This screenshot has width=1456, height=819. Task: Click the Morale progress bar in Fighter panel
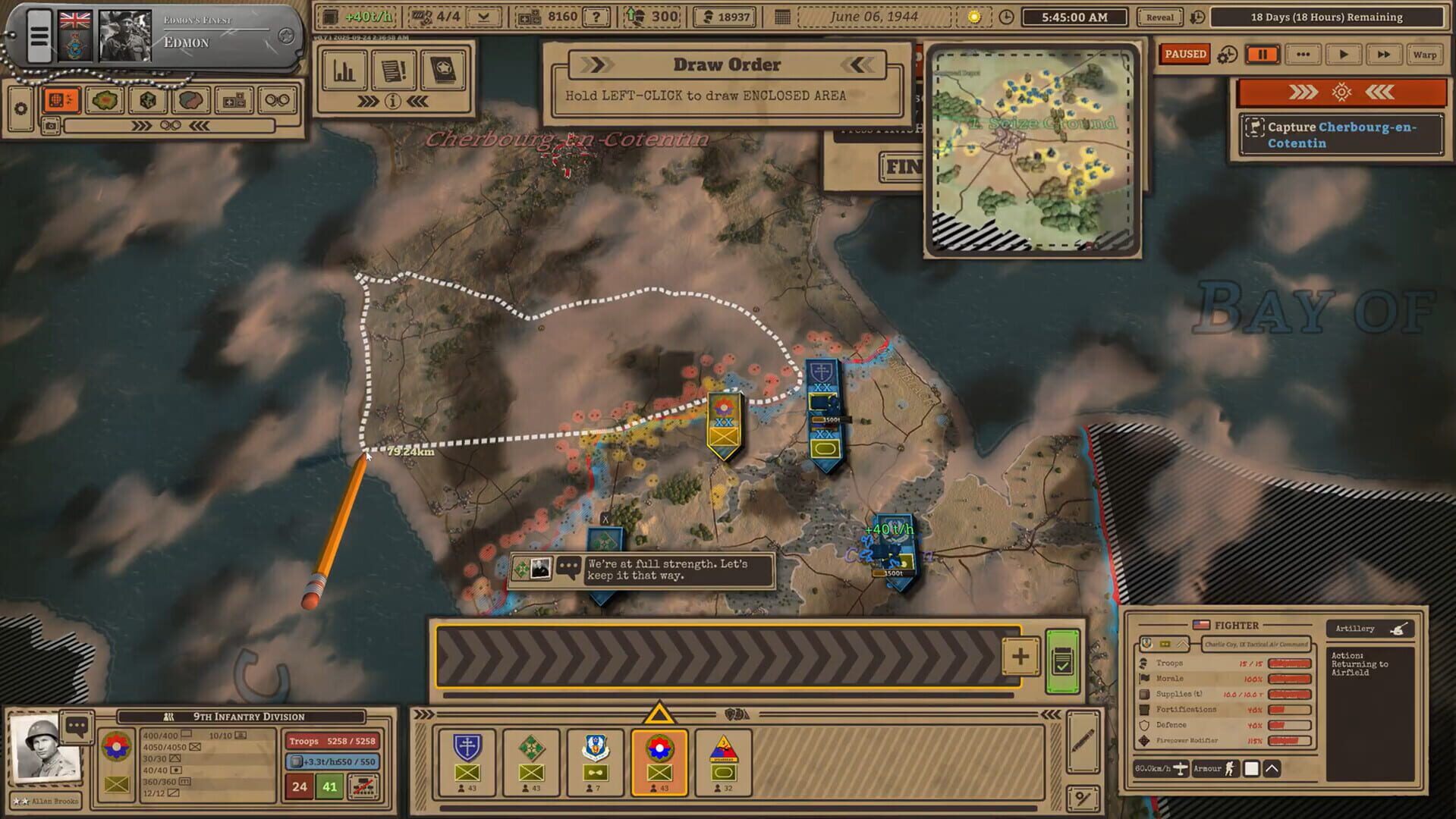click(x=1290, y=679)
